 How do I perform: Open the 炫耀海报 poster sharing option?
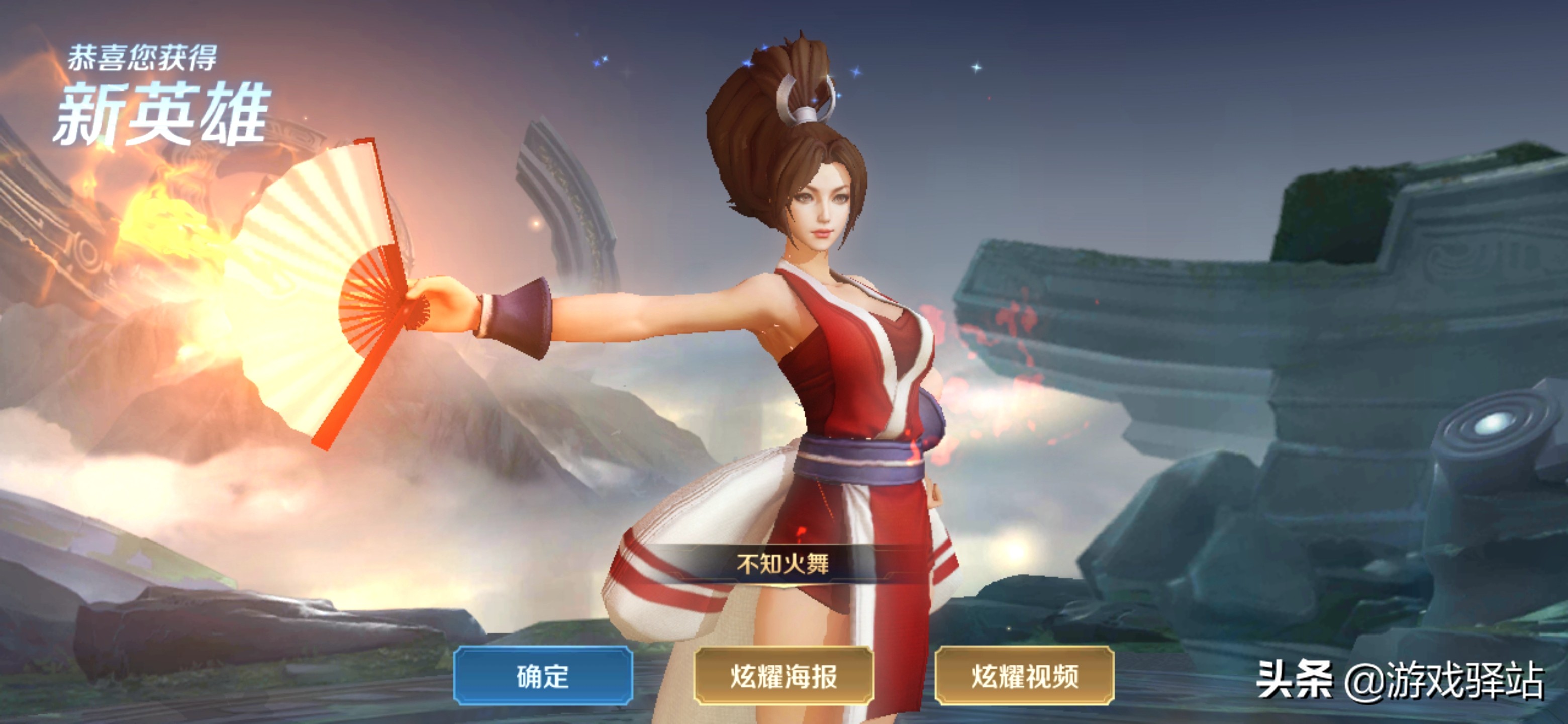click(784, 675)
